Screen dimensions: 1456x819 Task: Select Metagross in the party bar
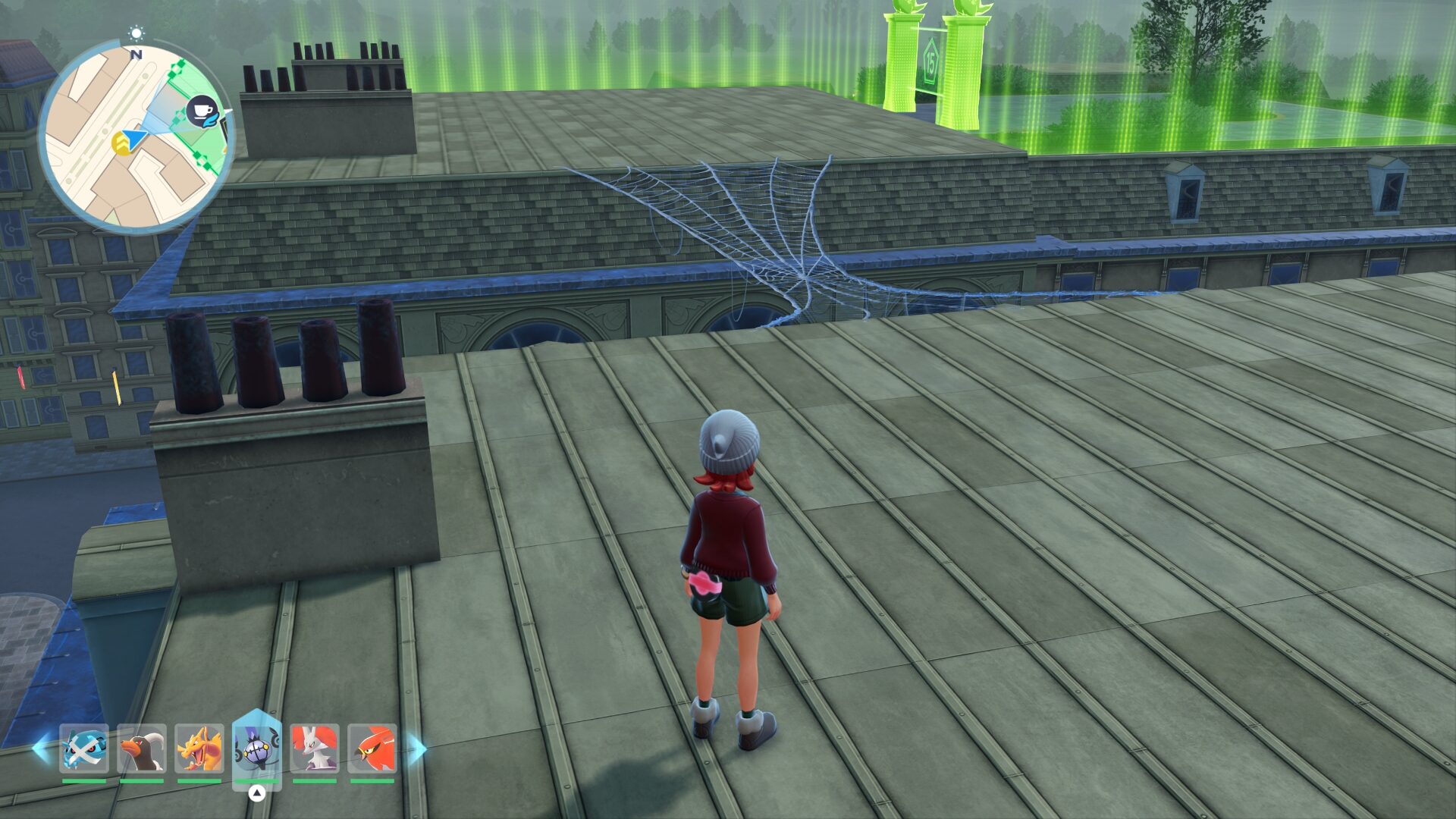[84, 748]
